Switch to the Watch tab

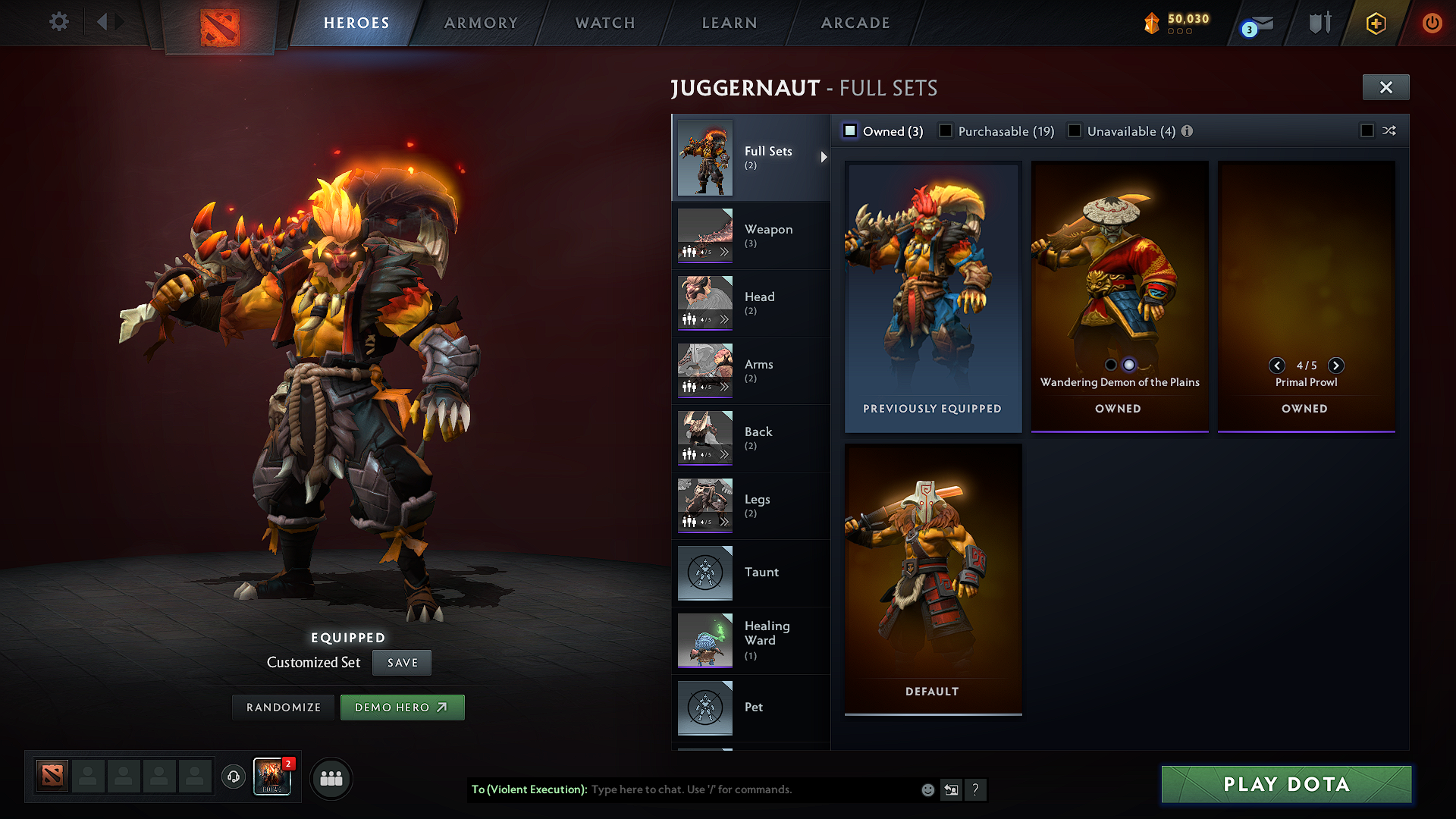coord(603,23)
